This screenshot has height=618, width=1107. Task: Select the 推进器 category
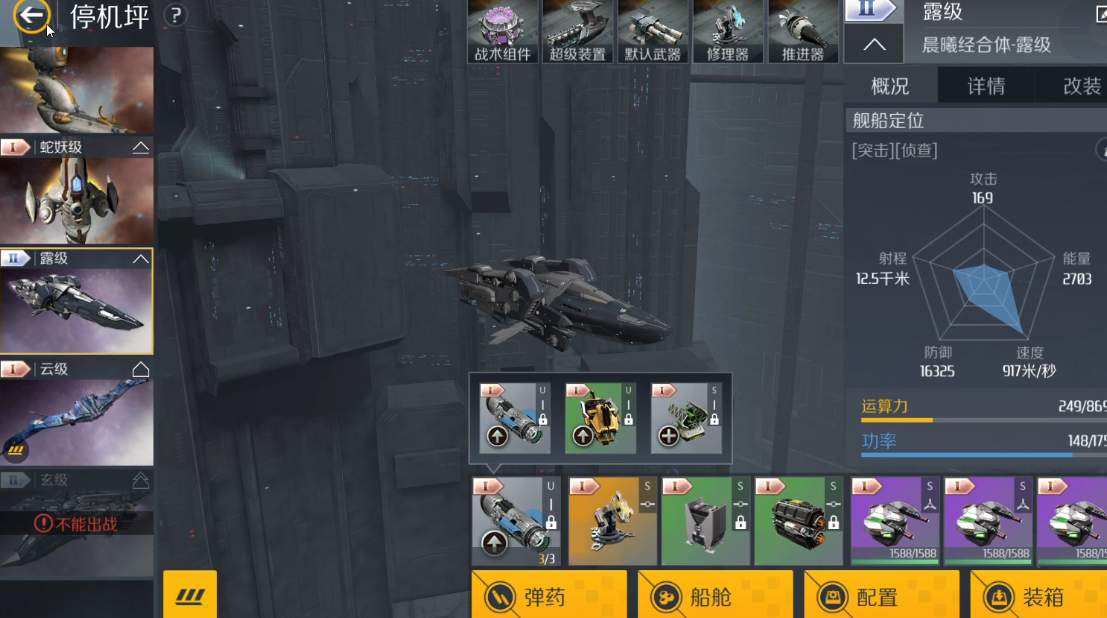(803, 32)
